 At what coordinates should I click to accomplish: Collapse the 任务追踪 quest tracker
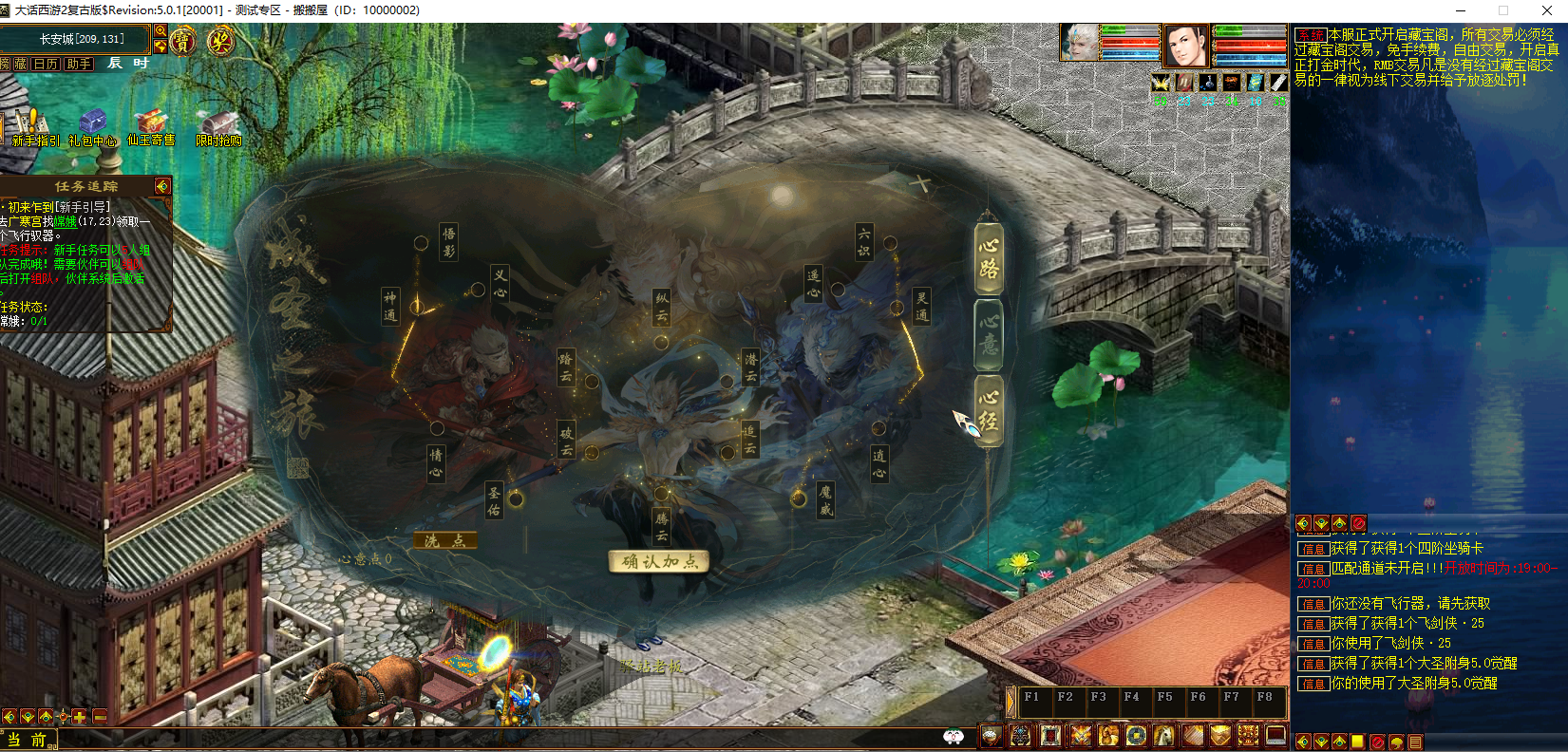162,186
